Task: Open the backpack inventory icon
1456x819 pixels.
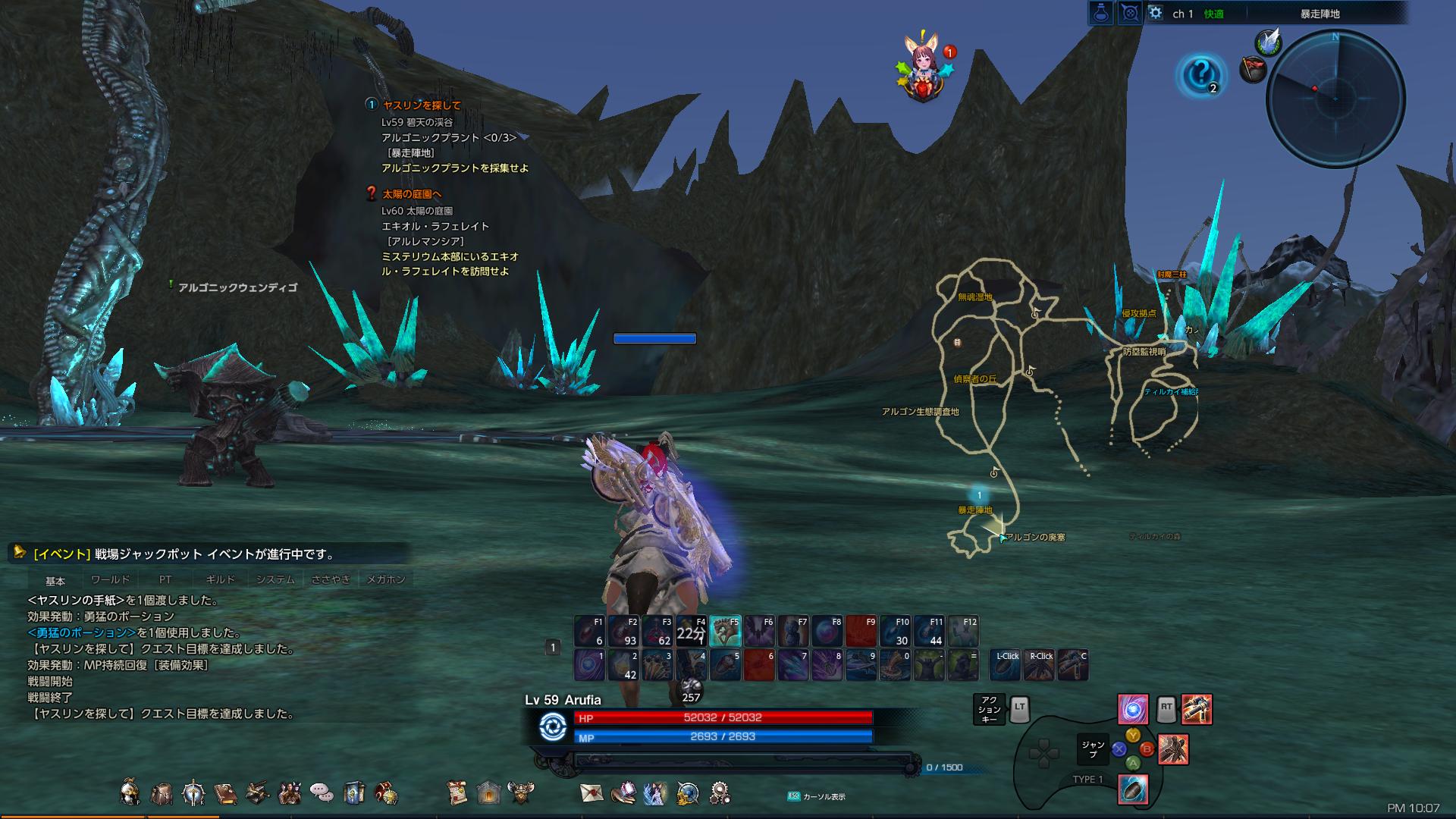Action: click(162, 793)
